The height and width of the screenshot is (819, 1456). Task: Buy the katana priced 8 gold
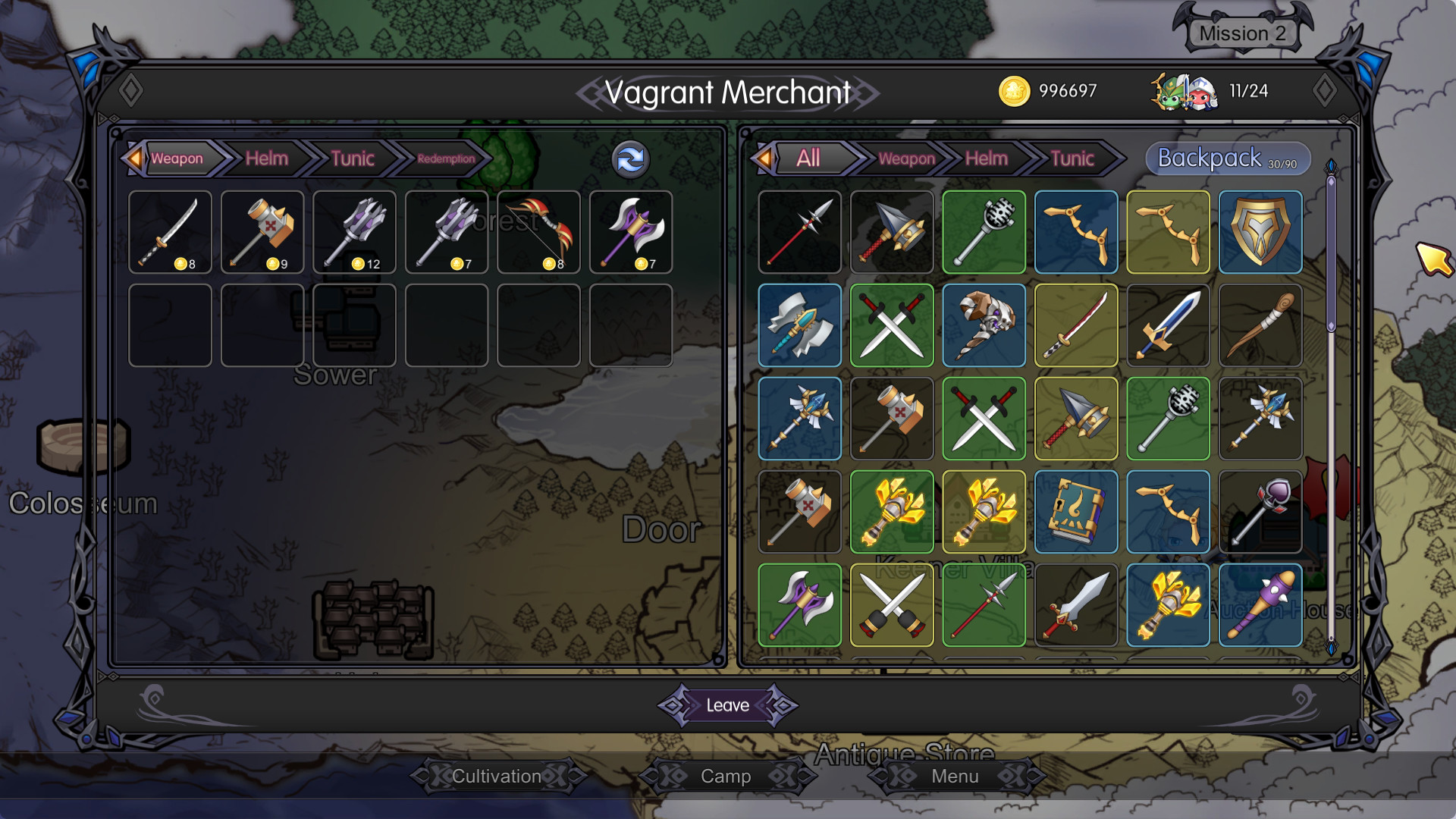170,232
